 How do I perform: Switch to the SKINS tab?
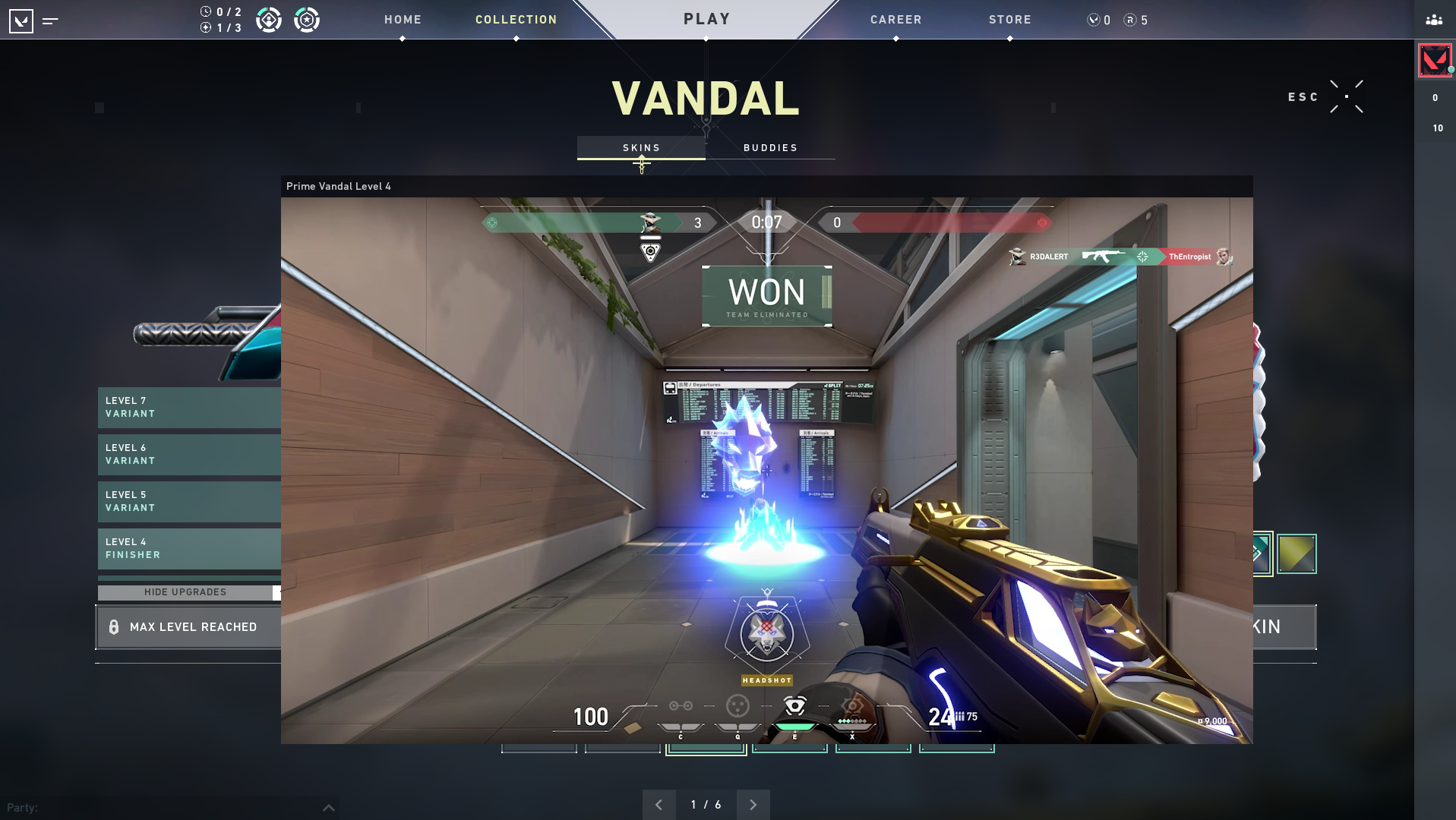click(x=641, y=147)
